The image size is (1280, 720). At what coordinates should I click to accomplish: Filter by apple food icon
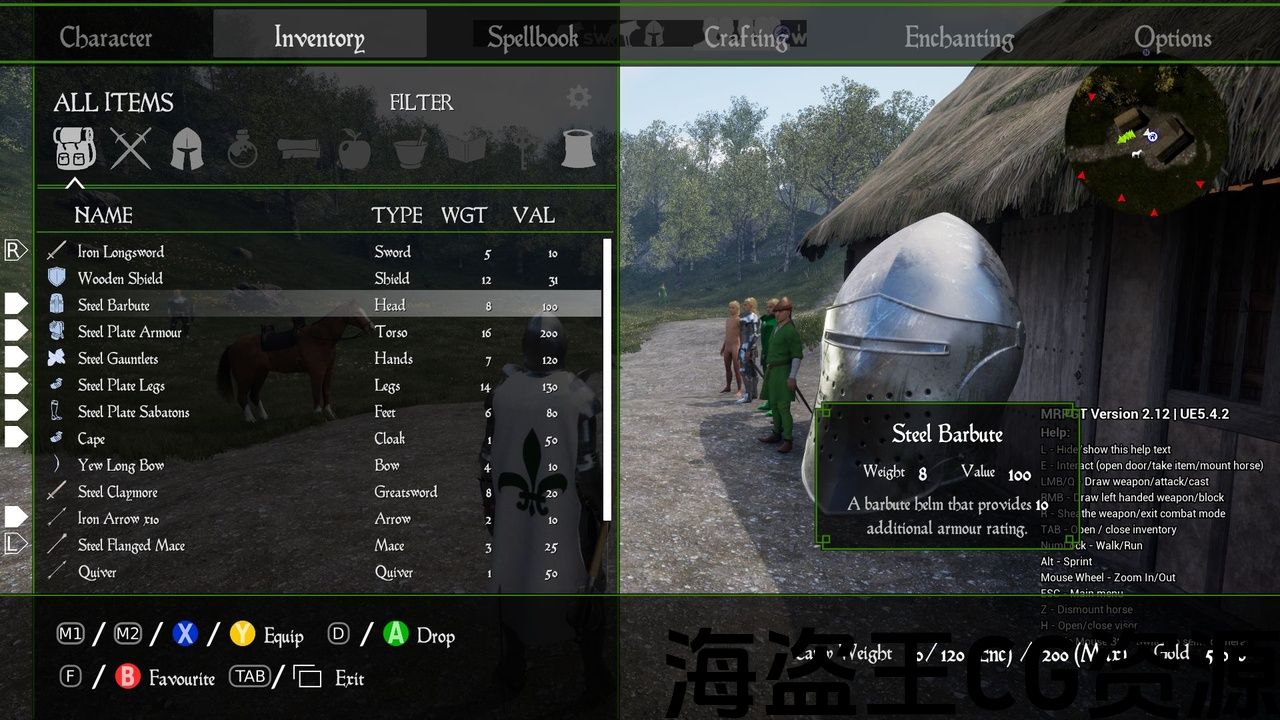pos(354,149)
